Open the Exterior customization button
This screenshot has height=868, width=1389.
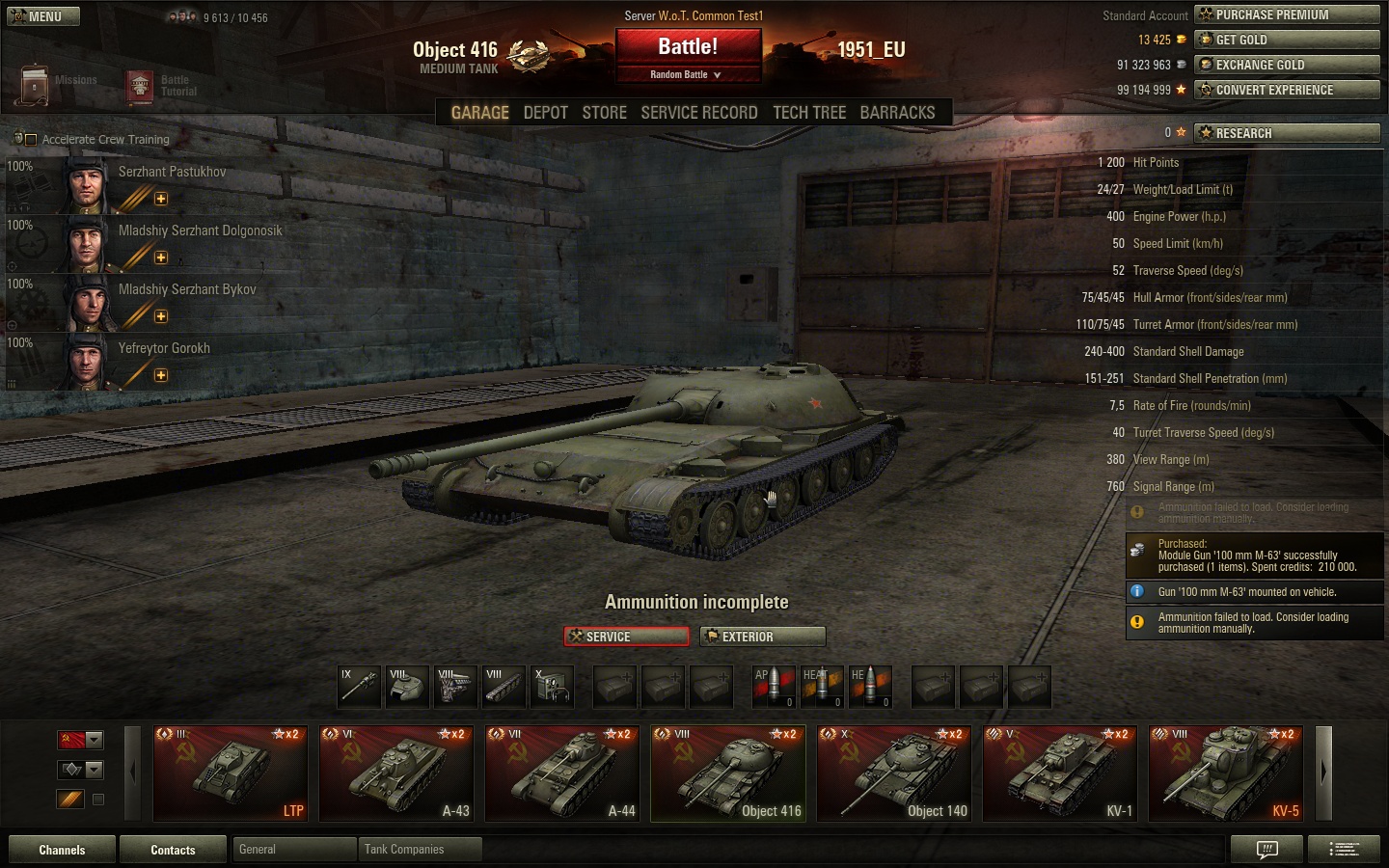point(763,637)
